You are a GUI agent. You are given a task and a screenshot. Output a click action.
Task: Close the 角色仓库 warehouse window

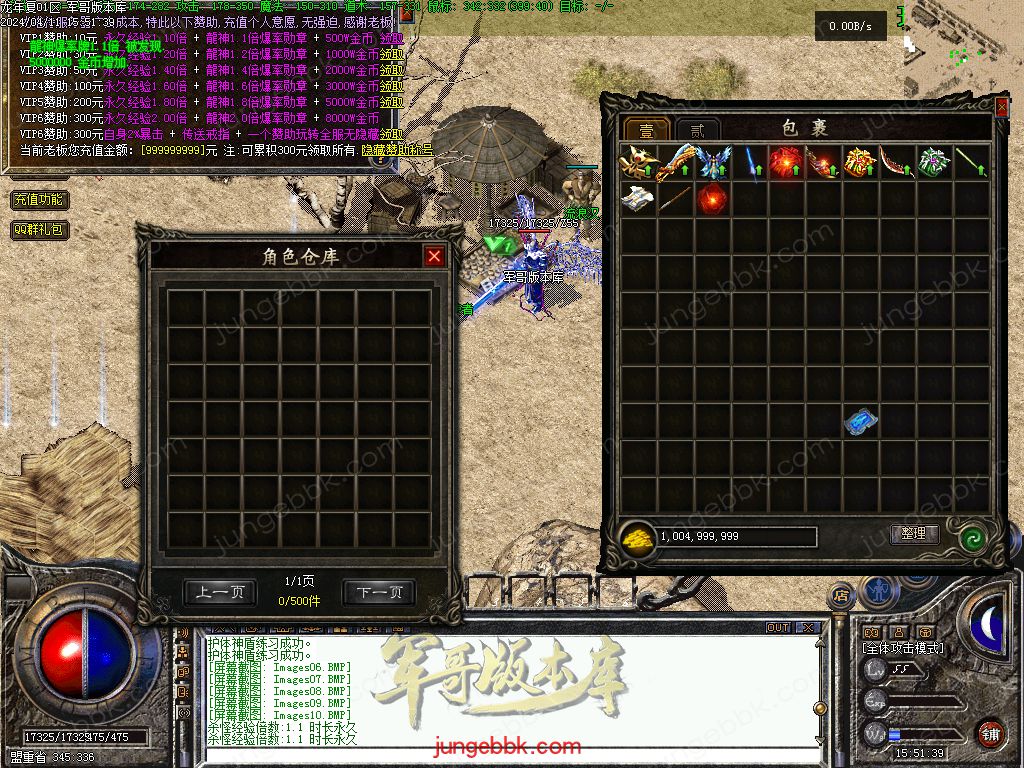point(434,257)
